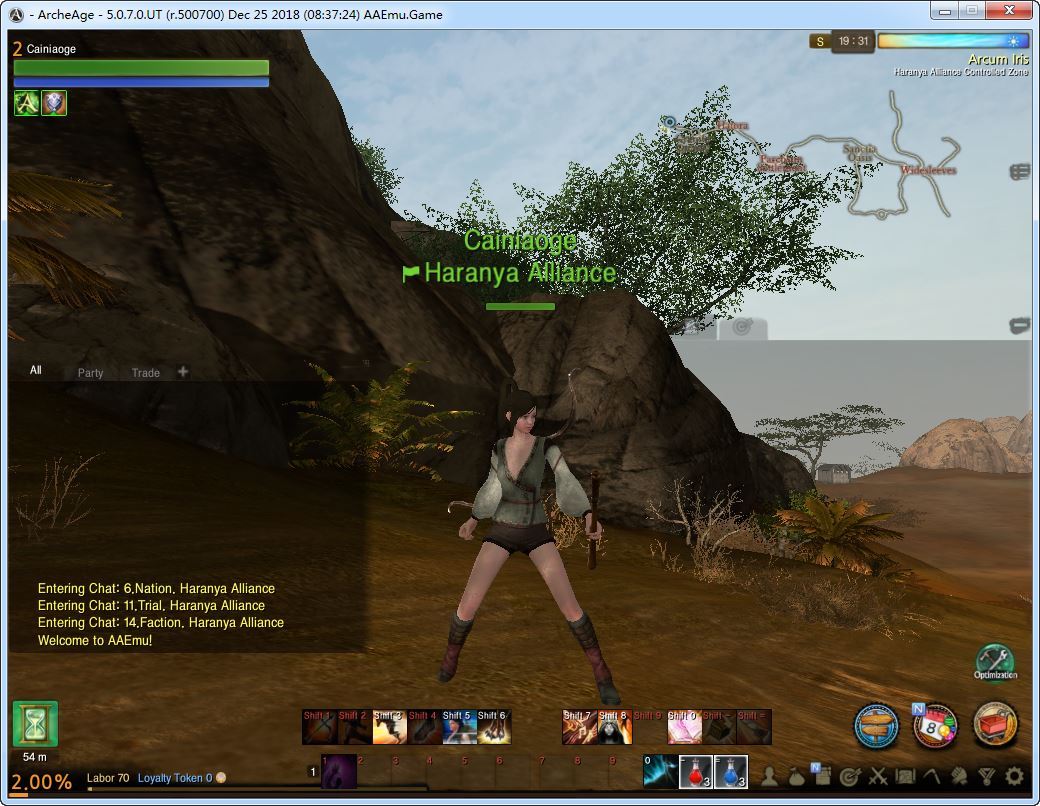Open the gear settings menu icon
Image resolution: width=1040 pixels, height=806 pixels.
click(1014, 776)
